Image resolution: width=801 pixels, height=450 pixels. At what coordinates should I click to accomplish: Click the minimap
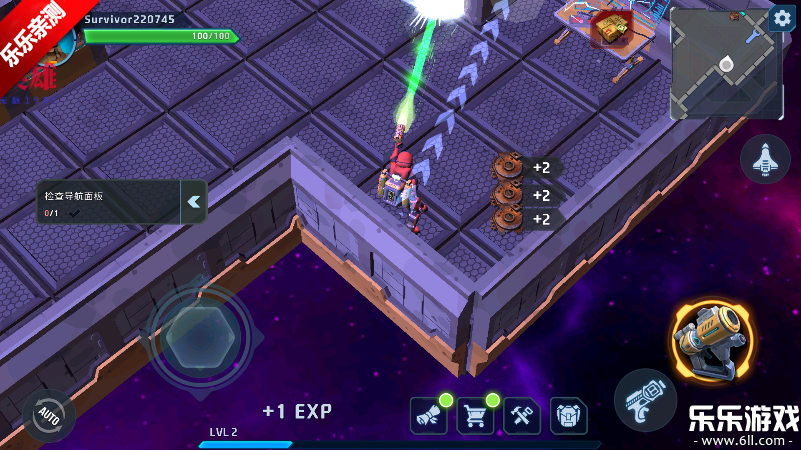[723, 64]
